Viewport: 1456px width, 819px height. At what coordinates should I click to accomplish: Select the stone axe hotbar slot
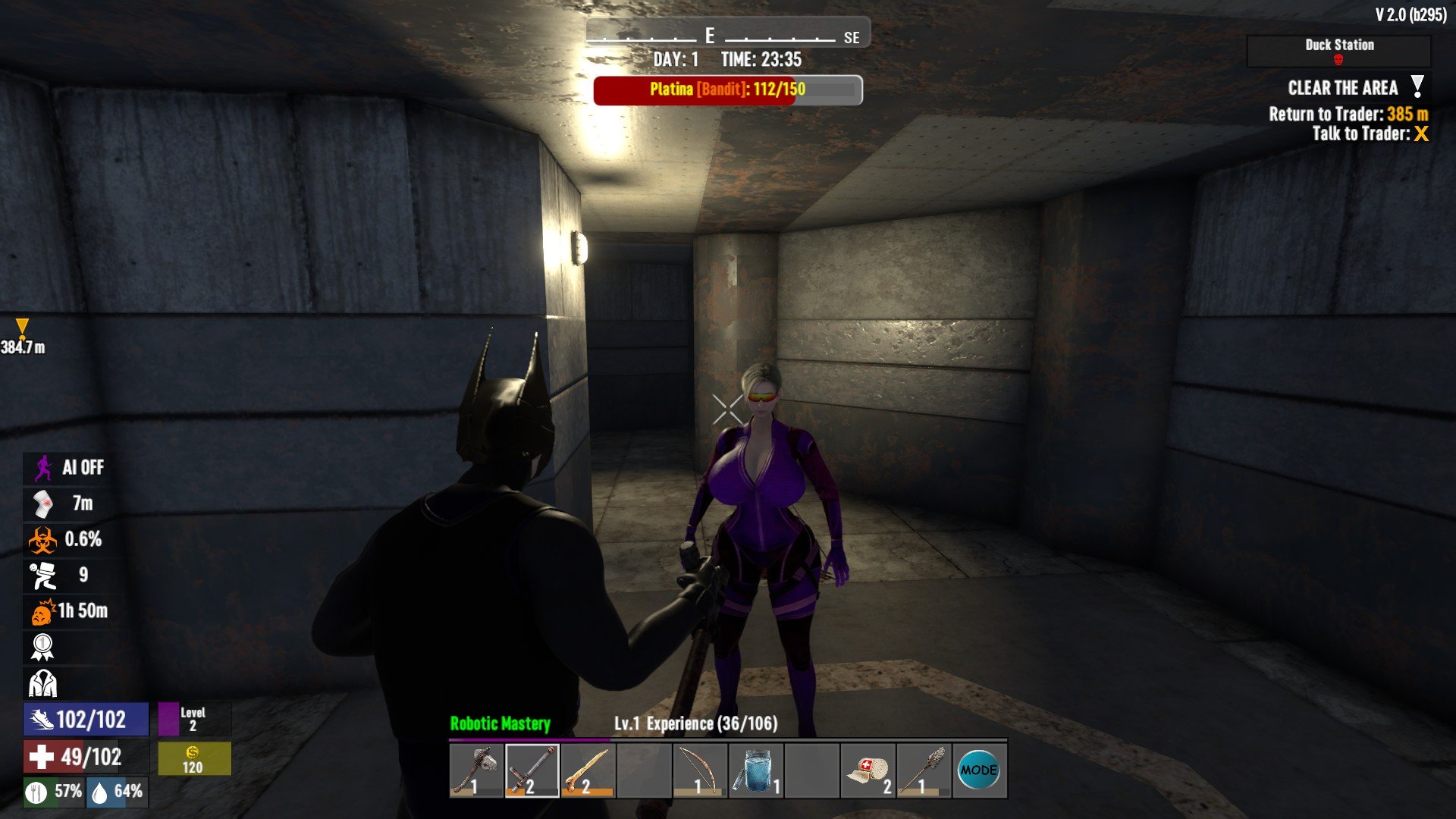coord(476,770)
